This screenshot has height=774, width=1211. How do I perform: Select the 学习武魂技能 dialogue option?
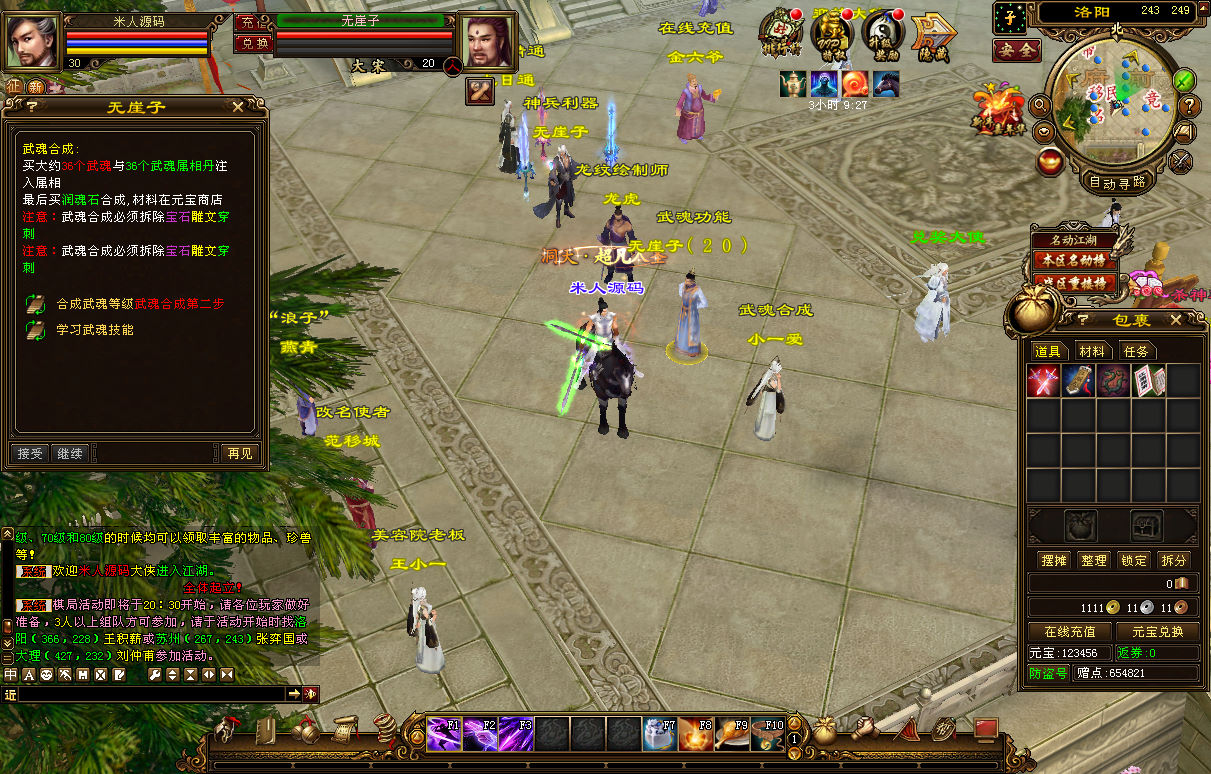(x=95, y=329)
